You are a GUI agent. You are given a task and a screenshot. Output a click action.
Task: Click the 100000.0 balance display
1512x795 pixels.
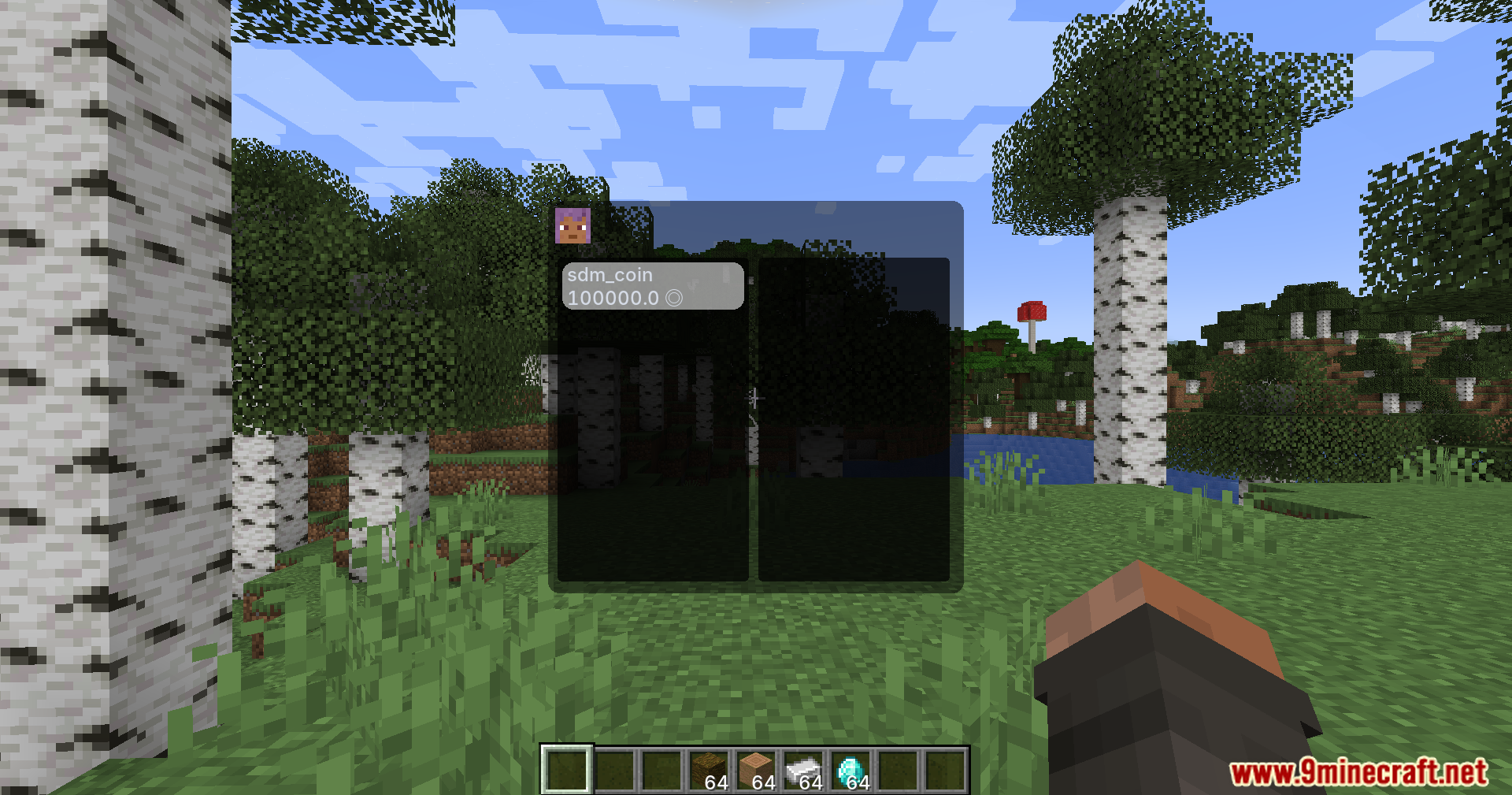point(613,298)
